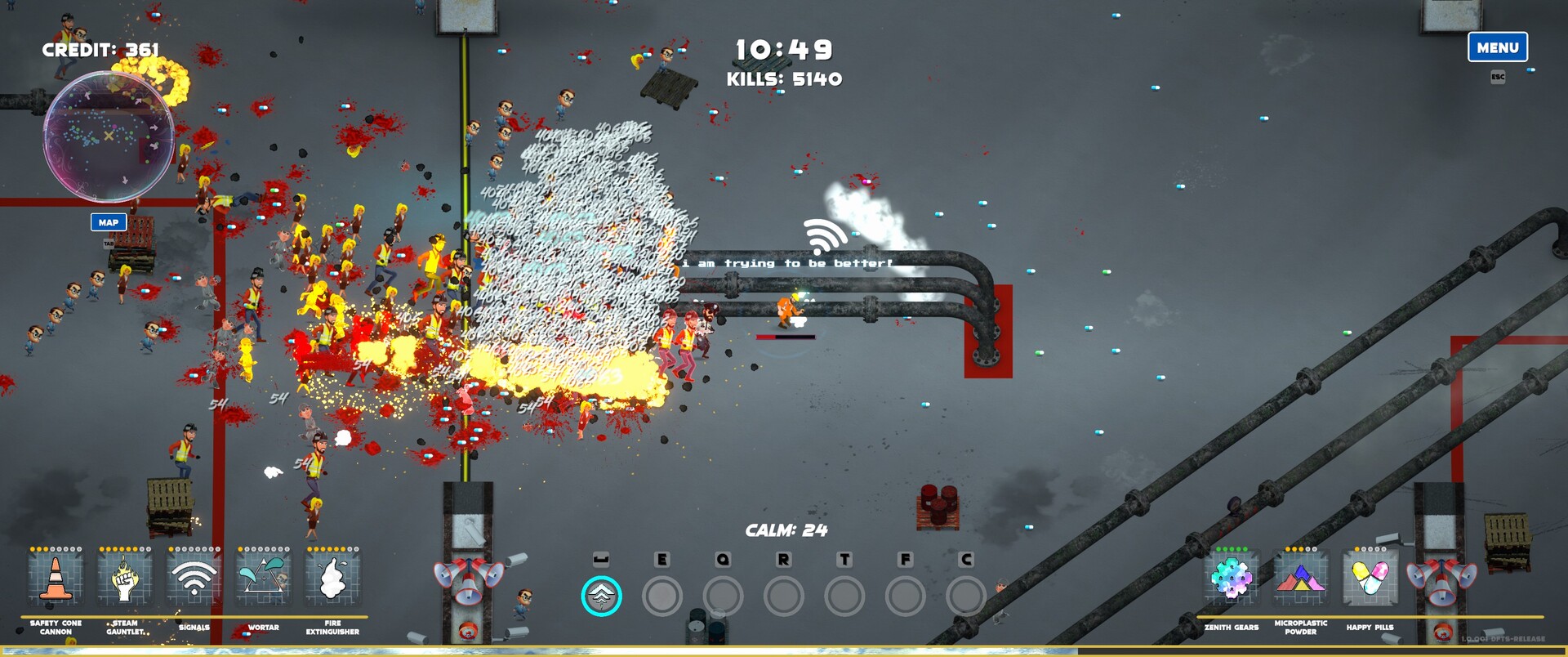Activate the glowing cyan chevron ability
Screen dimensions: 1568x657
pyautogui.click(x=601, y=597)
